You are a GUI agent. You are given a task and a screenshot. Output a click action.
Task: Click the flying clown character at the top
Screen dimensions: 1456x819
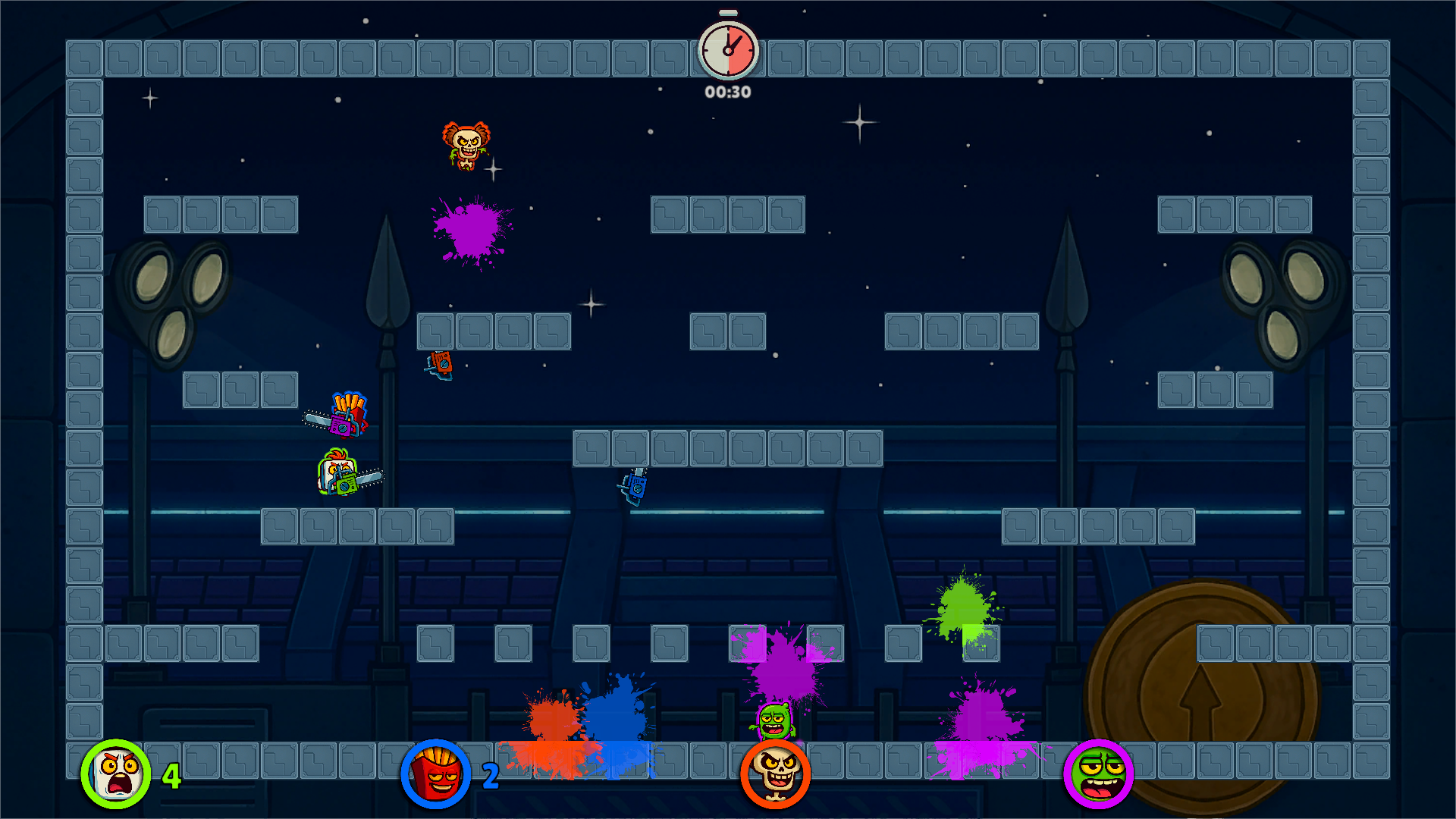[x=466, y=144]
